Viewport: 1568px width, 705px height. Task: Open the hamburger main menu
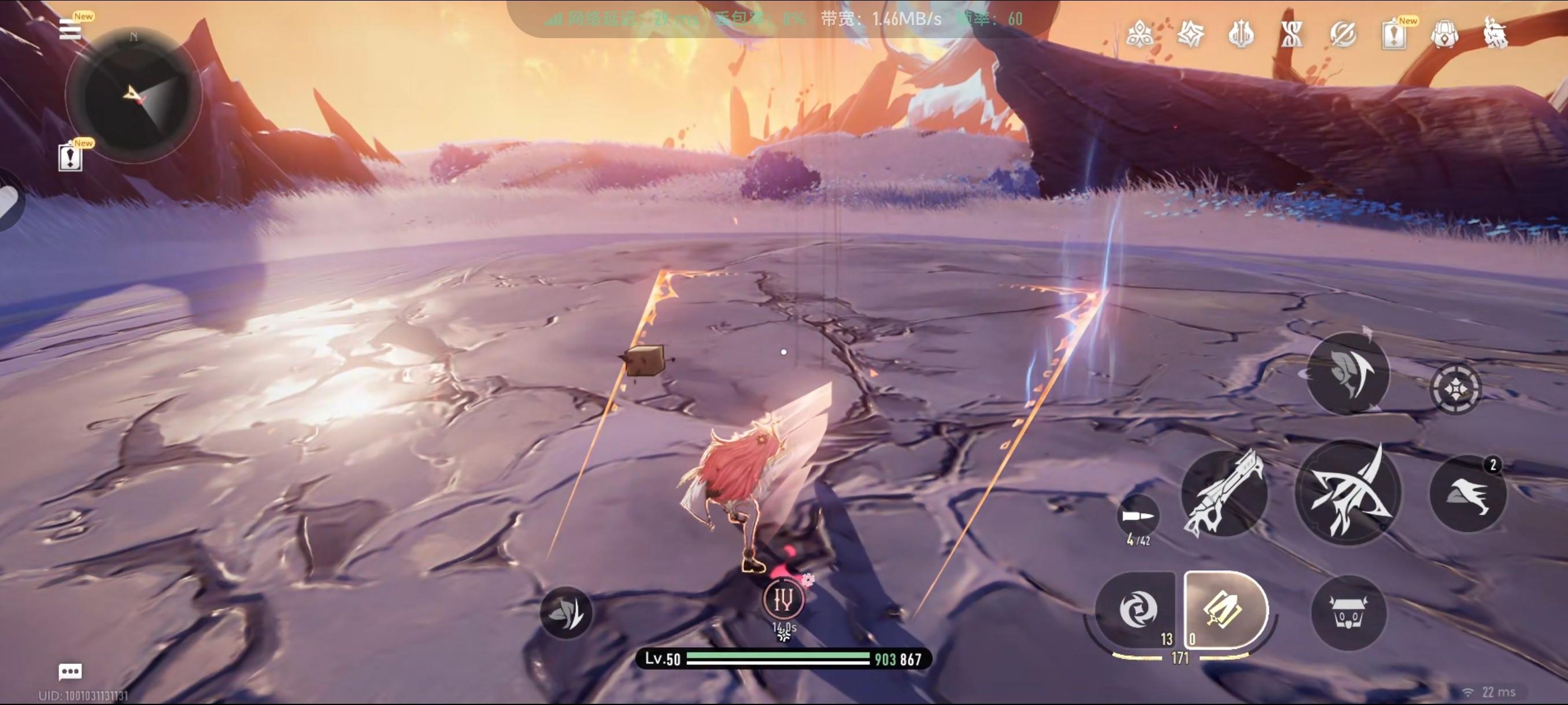(70, 28)
